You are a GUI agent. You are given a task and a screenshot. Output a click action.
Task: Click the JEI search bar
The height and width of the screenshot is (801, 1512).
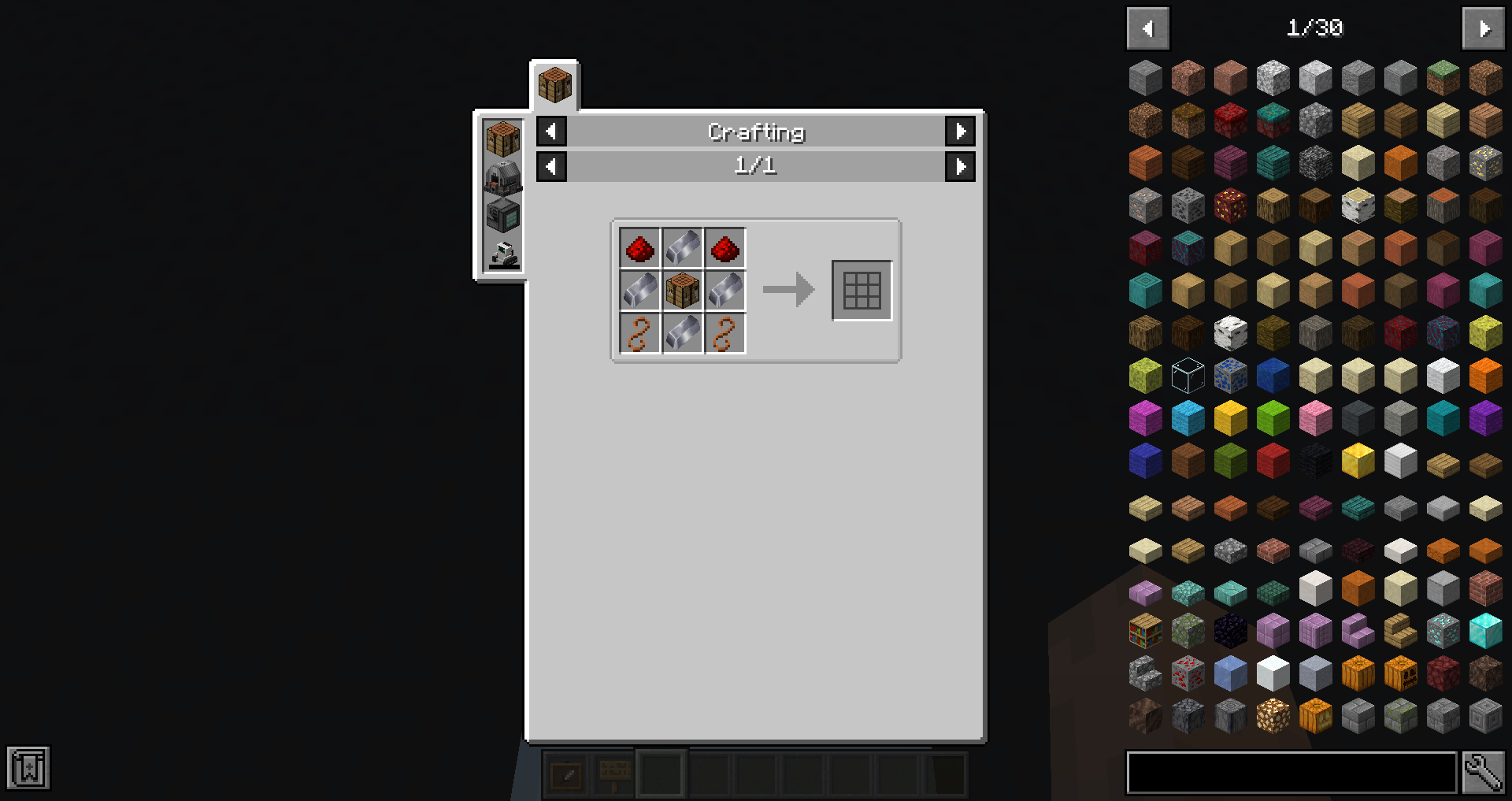click(1291, 773)
